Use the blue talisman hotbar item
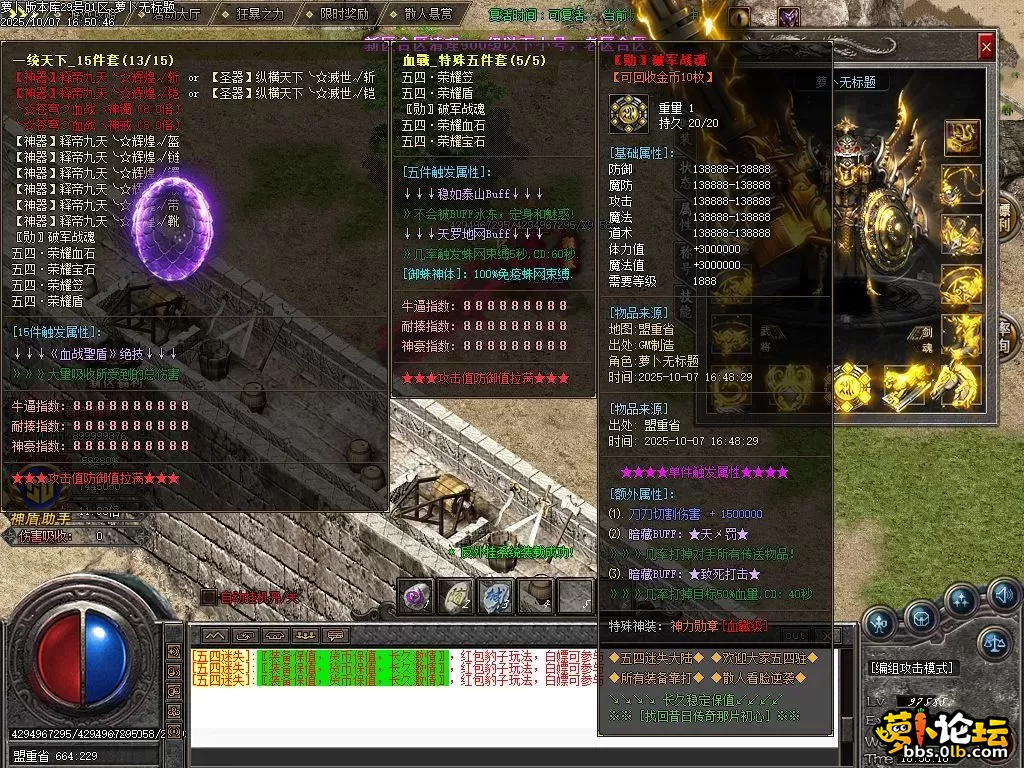 pyautogui.click(x=495, y=596)
